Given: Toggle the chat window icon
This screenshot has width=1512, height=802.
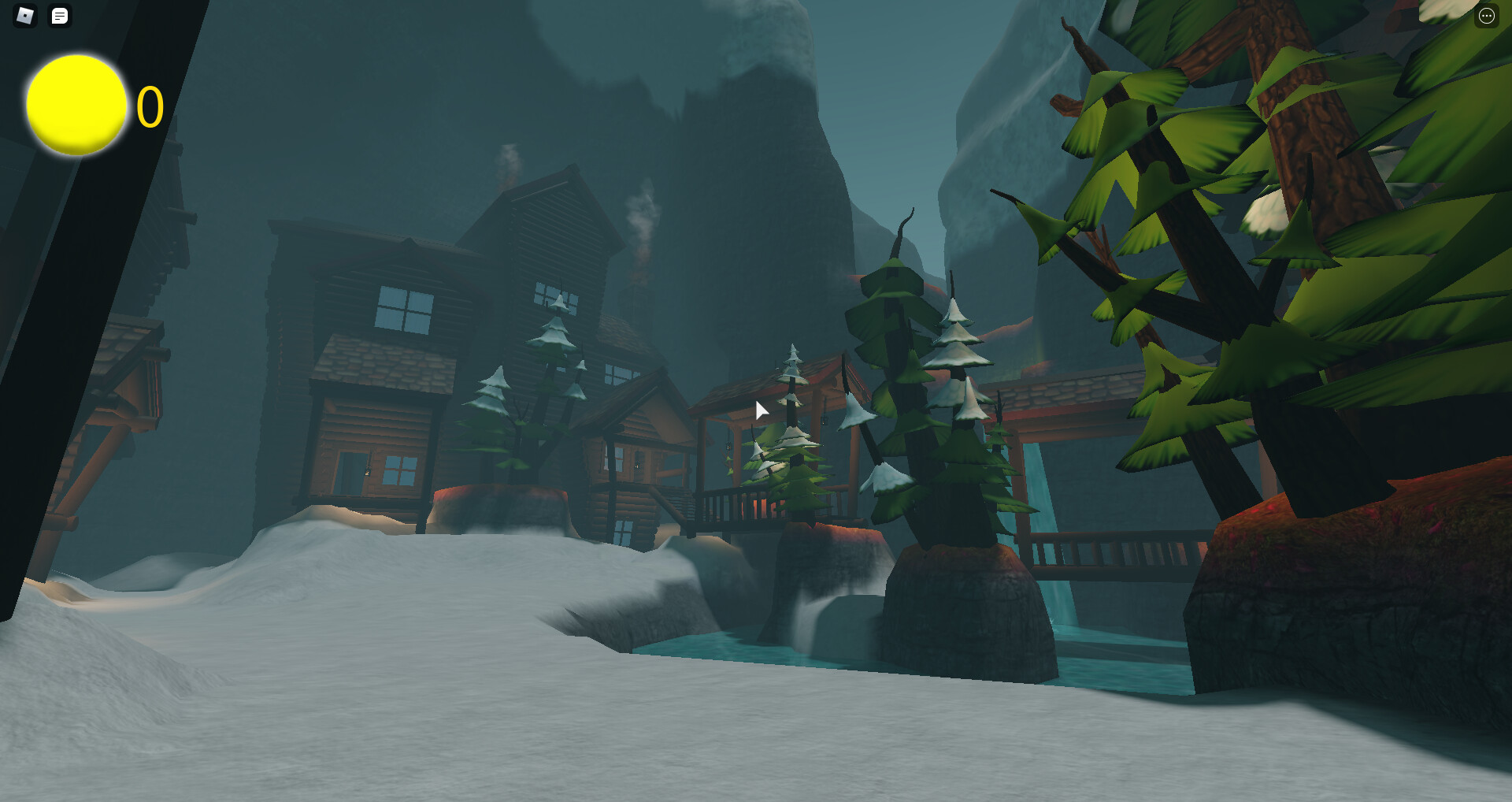Looking at the screenshot, I should coord(60,16).
